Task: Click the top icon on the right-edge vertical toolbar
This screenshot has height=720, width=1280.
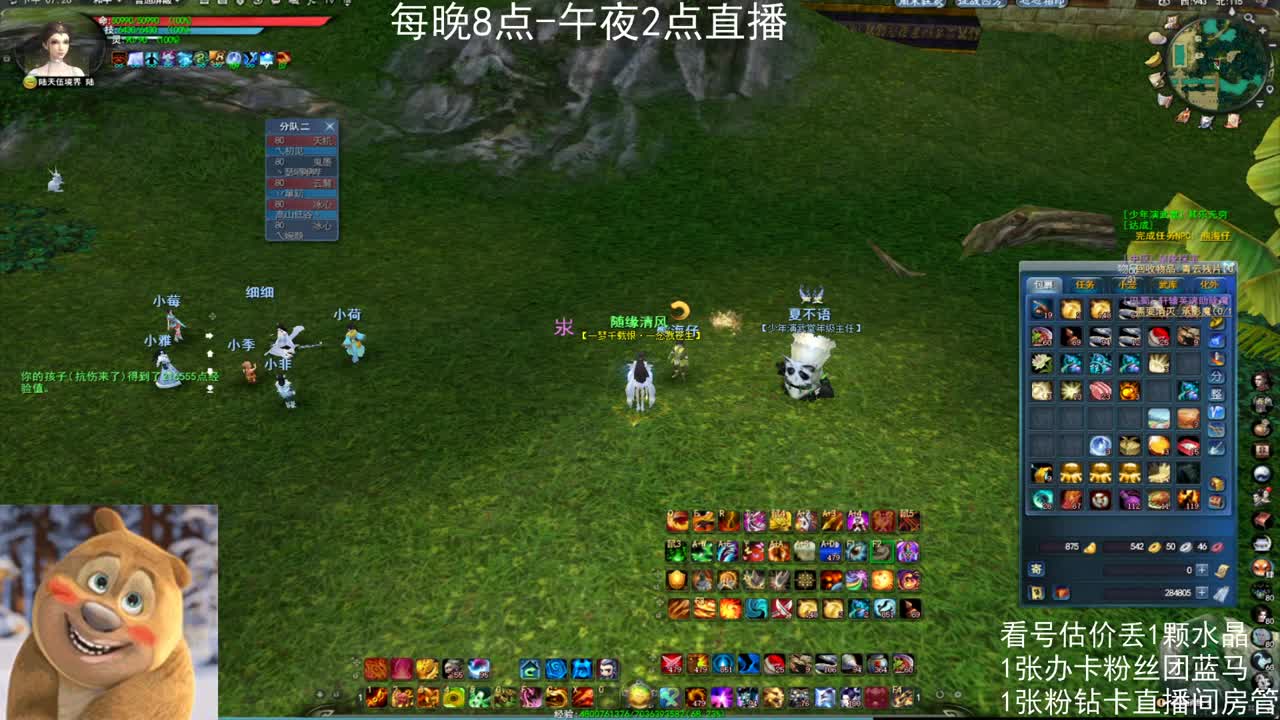Action: (x=1261, y=380)
